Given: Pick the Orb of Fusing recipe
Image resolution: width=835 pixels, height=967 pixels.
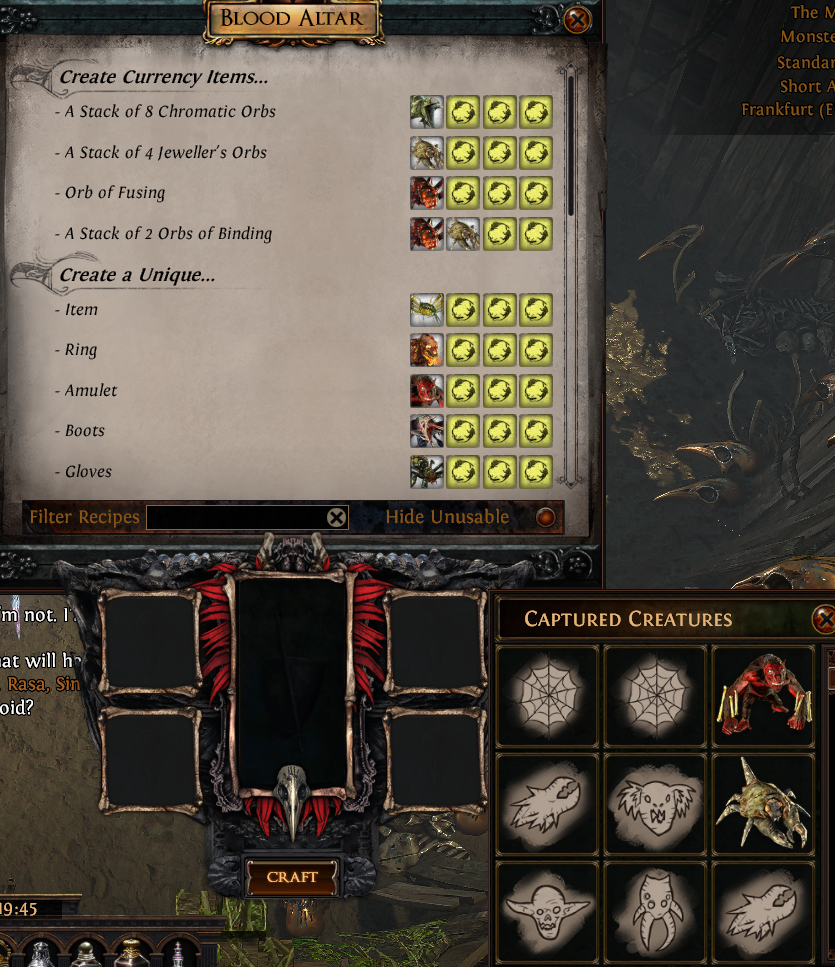Looking at the screenshot, I should (115, 193).
